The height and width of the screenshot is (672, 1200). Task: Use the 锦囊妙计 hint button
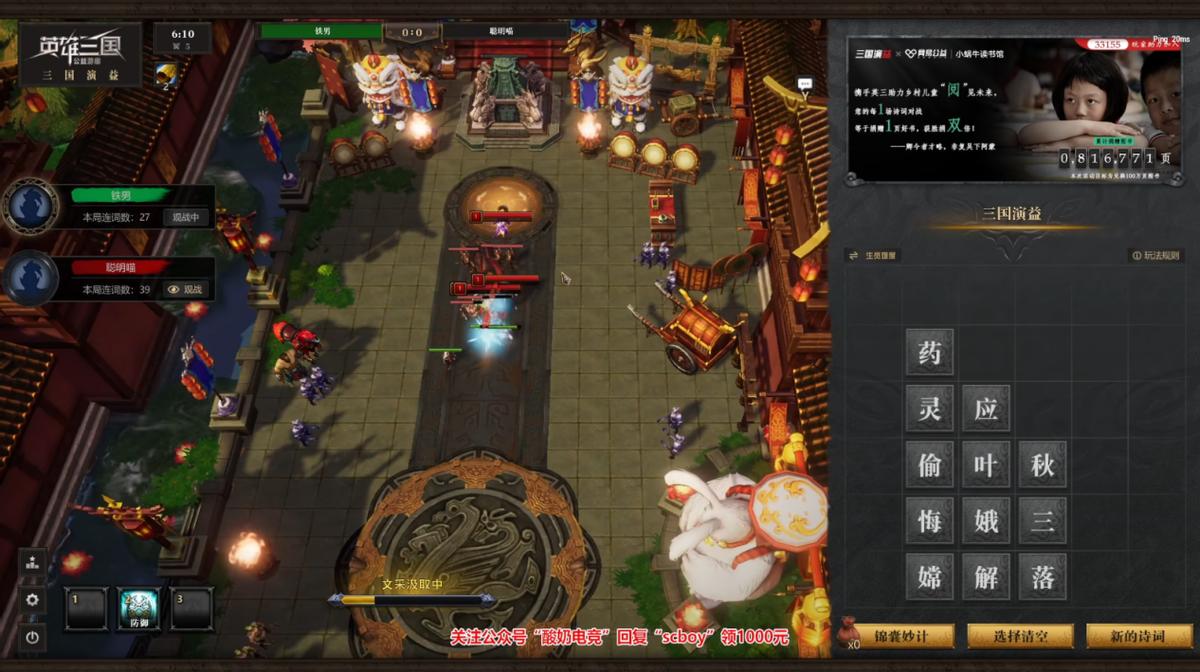pos(901,636)
